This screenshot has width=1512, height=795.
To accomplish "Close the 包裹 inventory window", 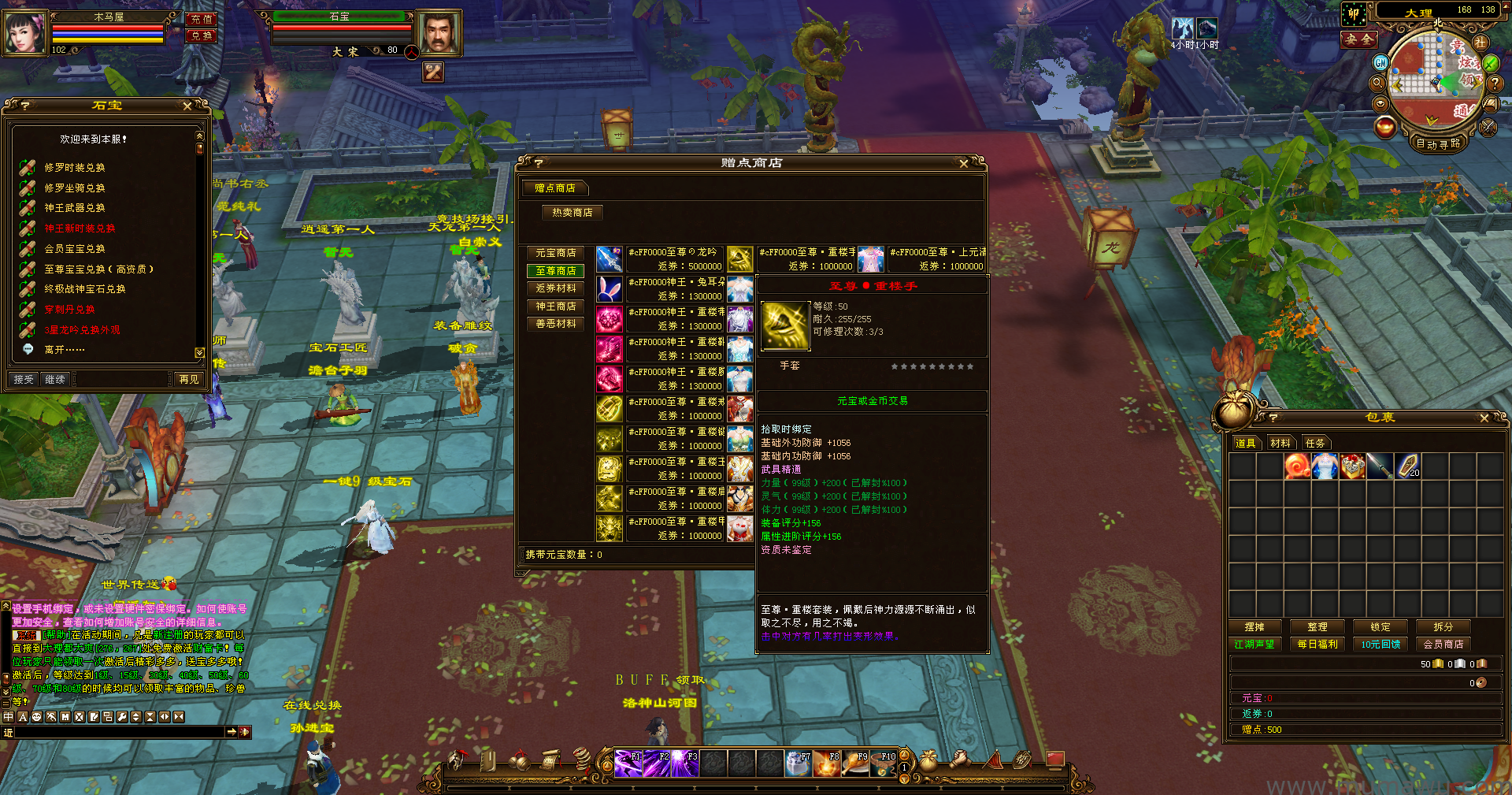I will coord(1484,418).
